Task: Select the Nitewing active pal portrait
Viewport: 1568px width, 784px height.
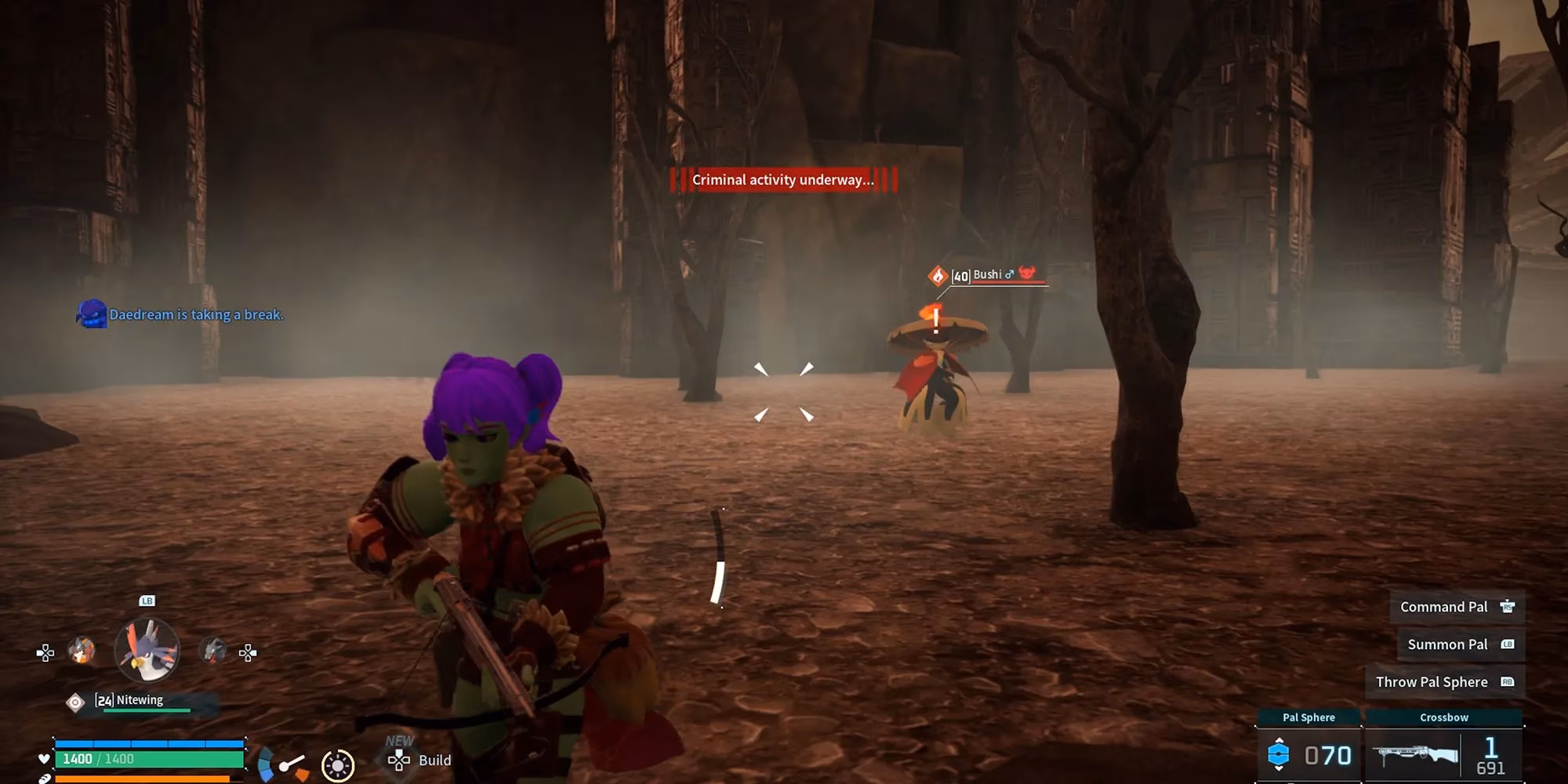Action: coord(147,650)
